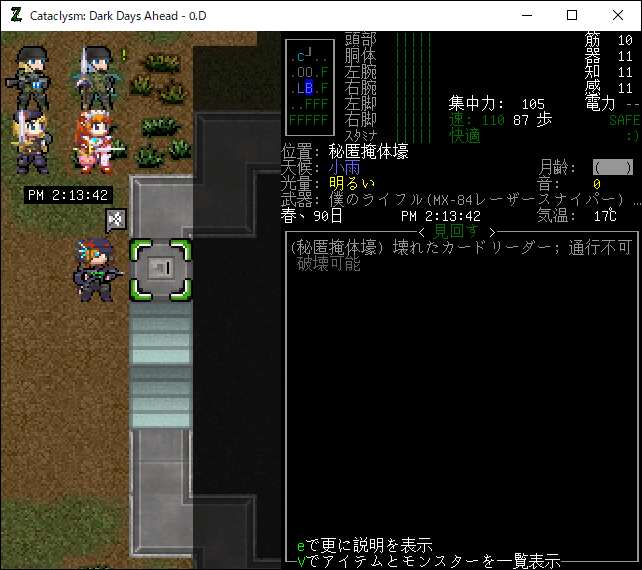
Task: Close the Cataclysm game window
Action: coord(617,15)
